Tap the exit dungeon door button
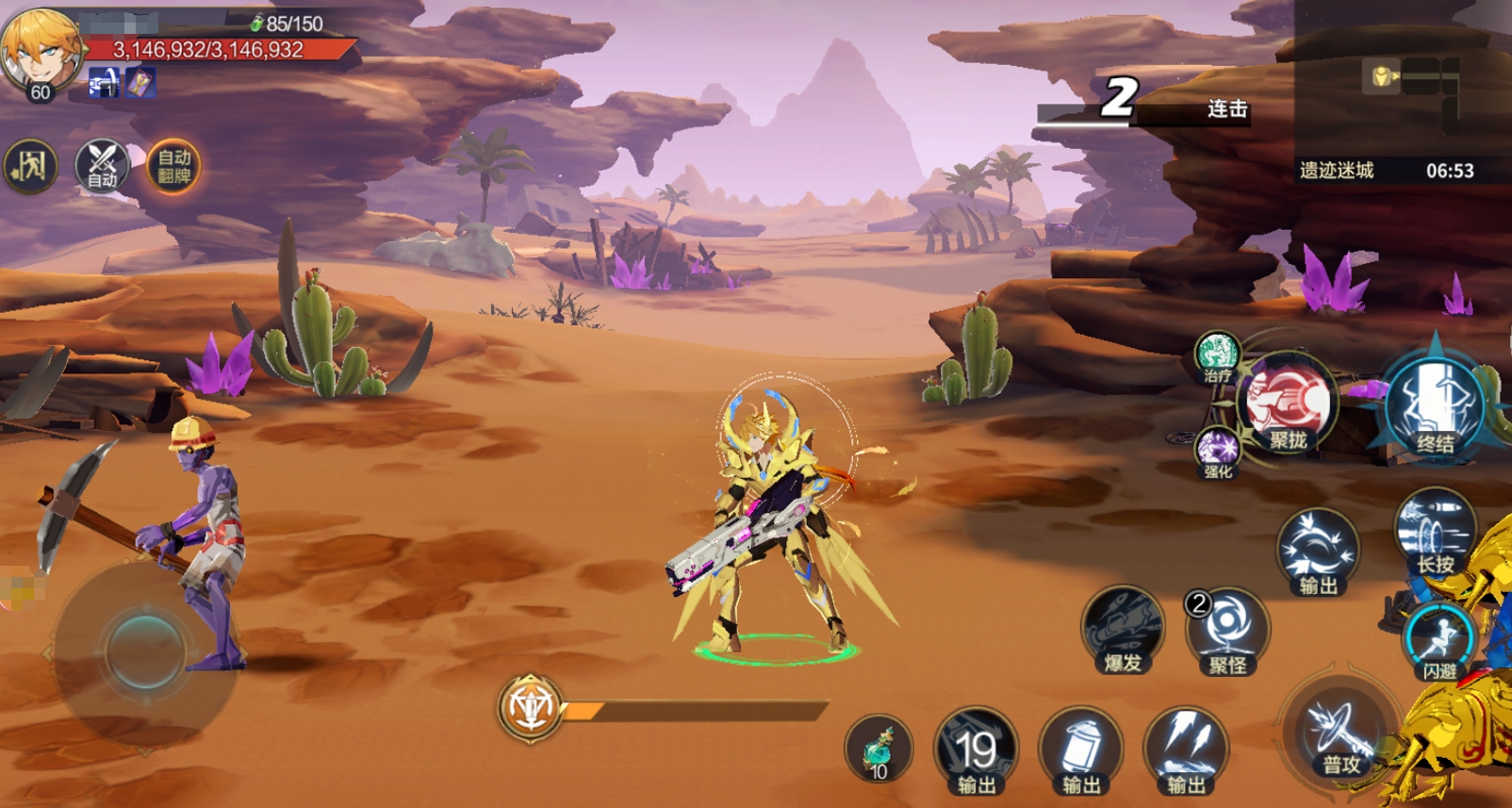 [x=30, y=167]
